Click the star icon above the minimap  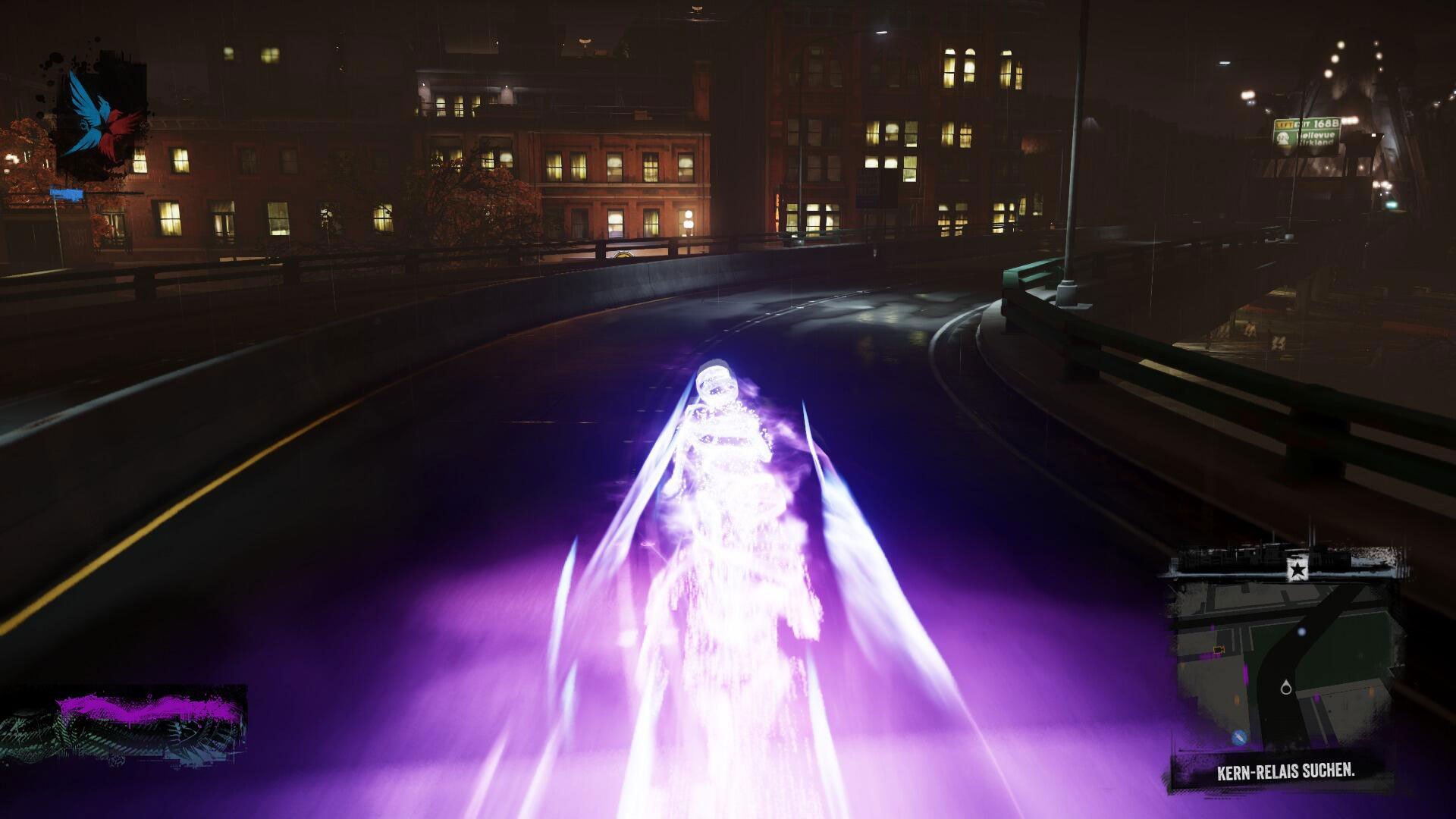tap(1298, 567)
